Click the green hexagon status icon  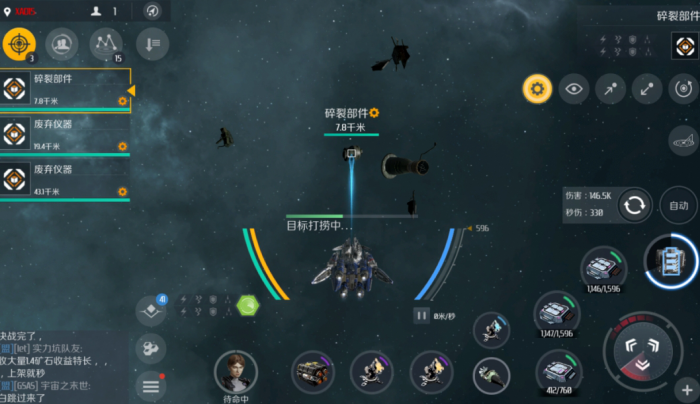point(247,305)
